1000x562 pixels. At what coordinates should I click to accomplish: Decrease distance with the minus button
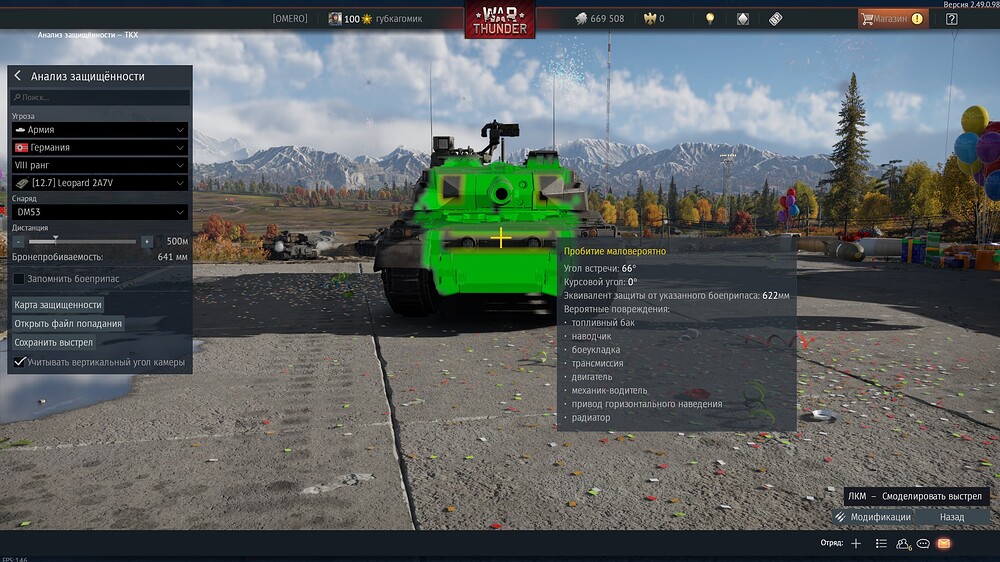click(18, 241)
